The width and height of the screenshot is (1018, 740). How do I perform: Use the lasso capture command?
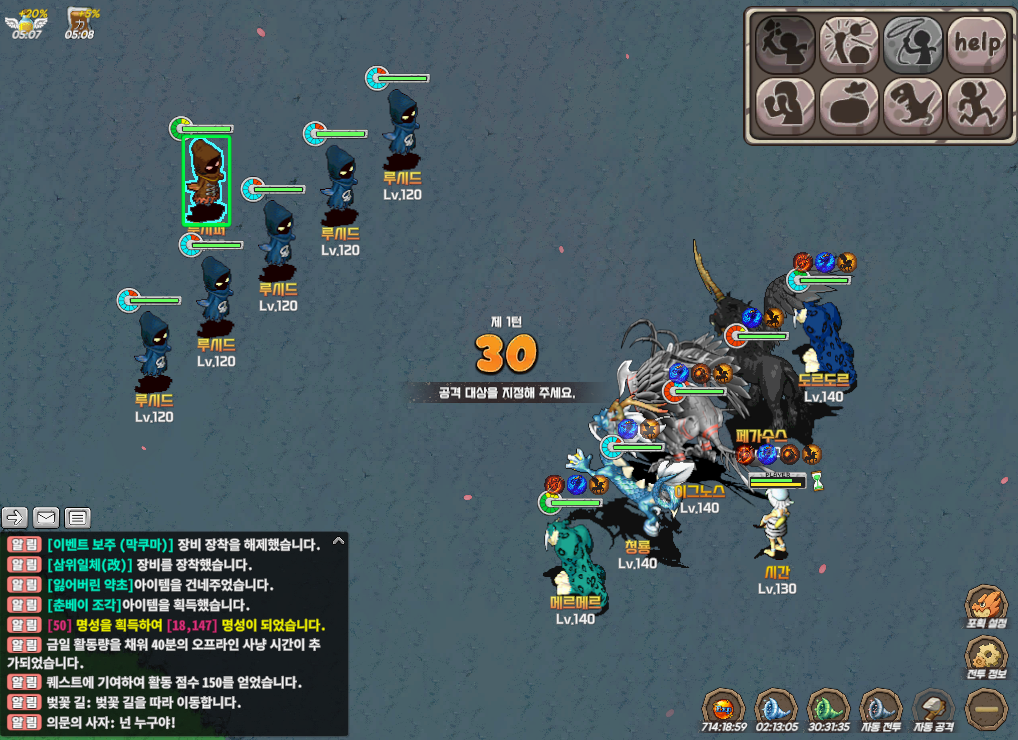click(x=913, y=43)
